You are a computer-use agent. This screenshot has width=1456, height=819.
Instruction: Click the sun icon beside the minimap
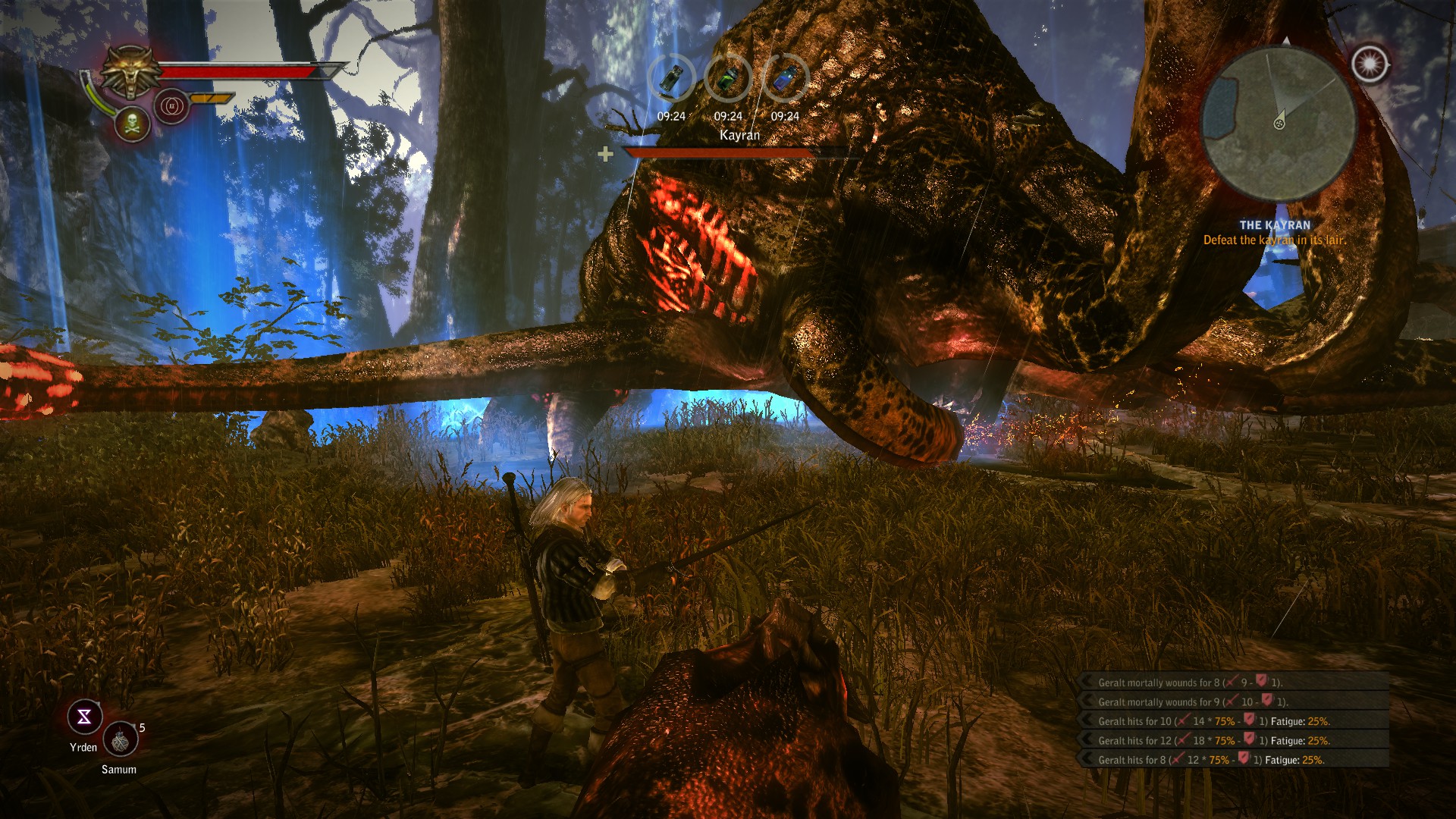pos(1370,64)
